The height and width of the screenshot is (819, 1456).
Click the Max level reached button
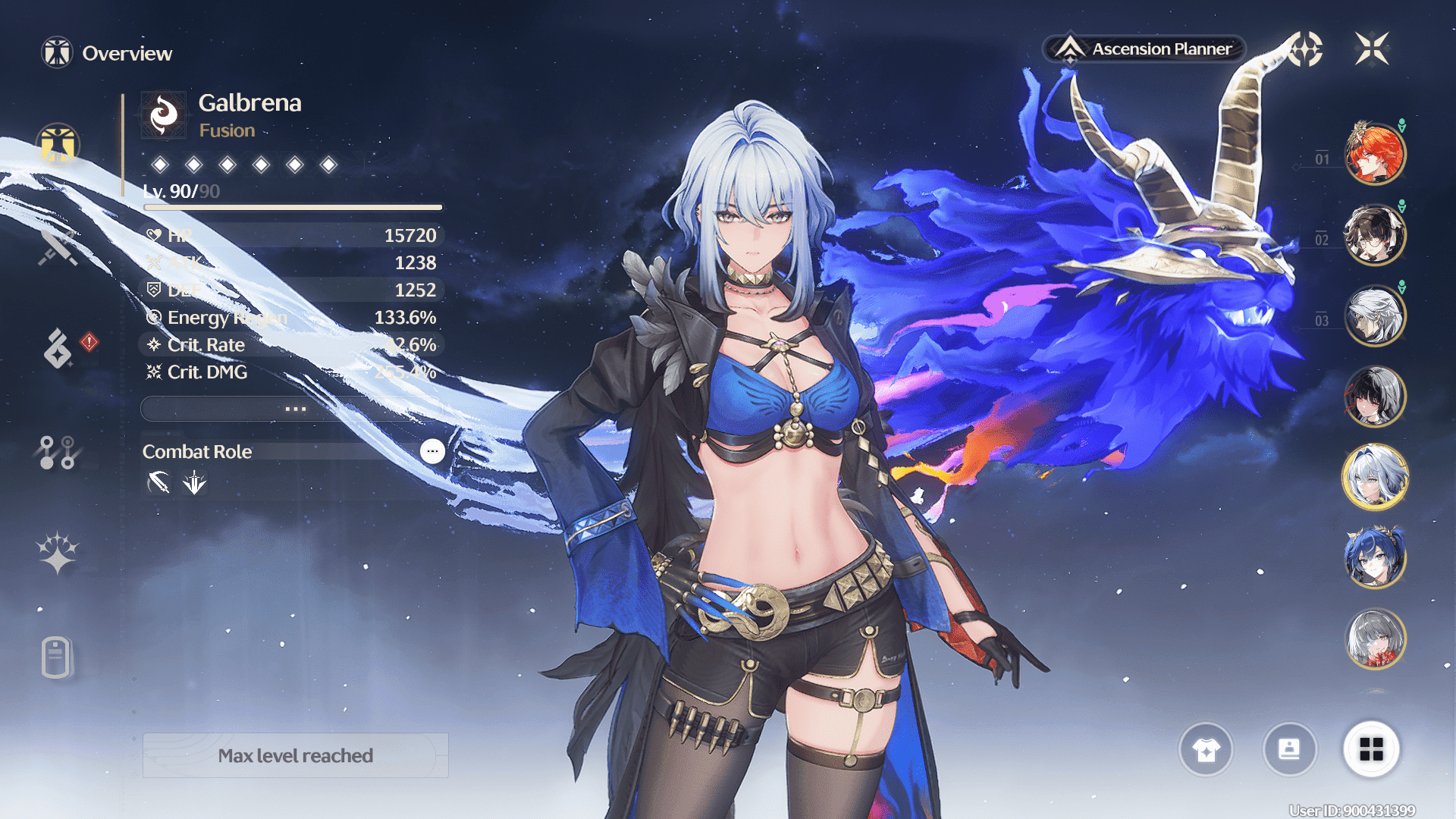coord(296,755)
